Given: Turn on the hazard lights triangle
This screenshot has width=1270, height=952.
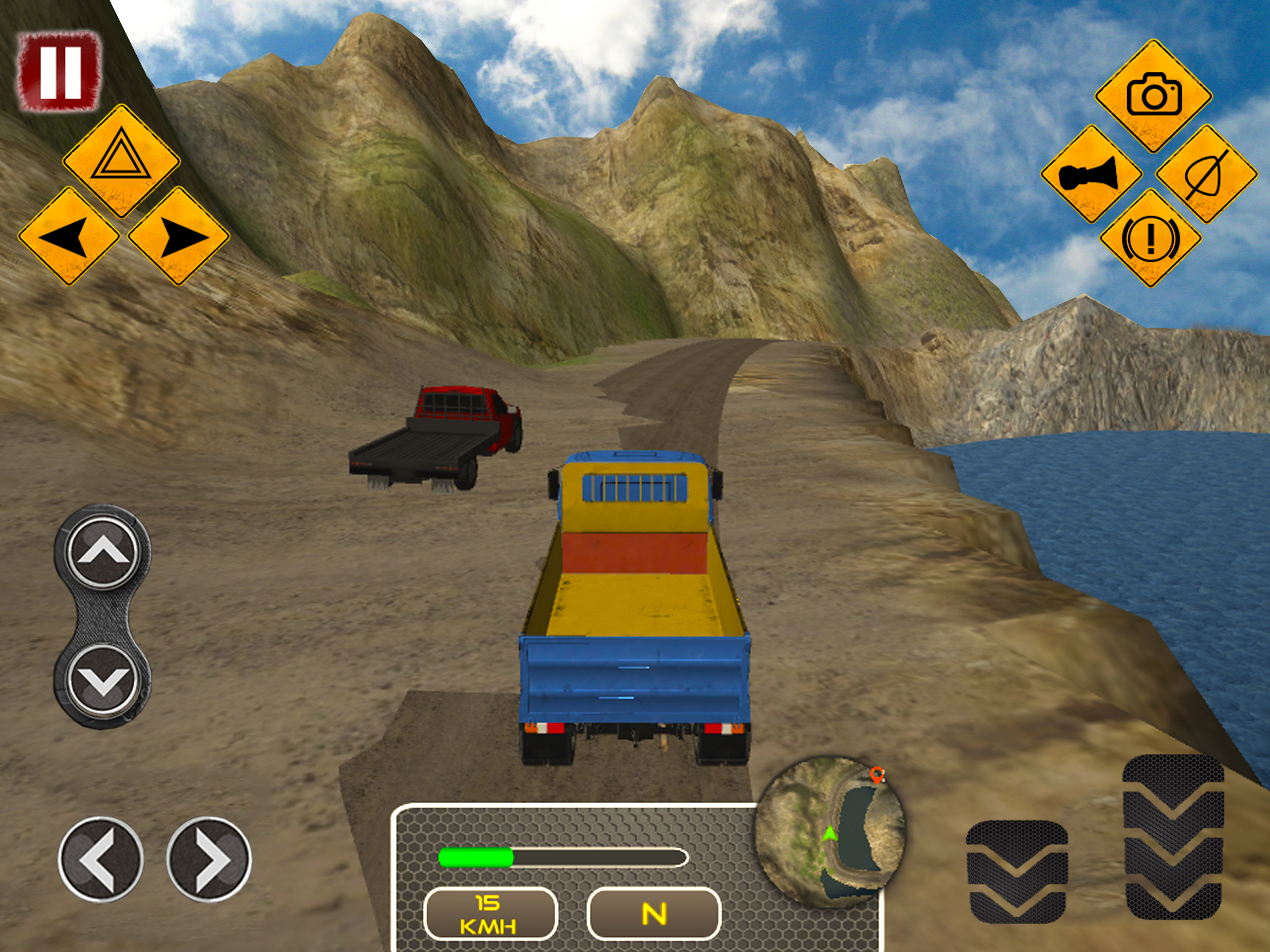Looking at the screenshot, I should tap(121, 160).
